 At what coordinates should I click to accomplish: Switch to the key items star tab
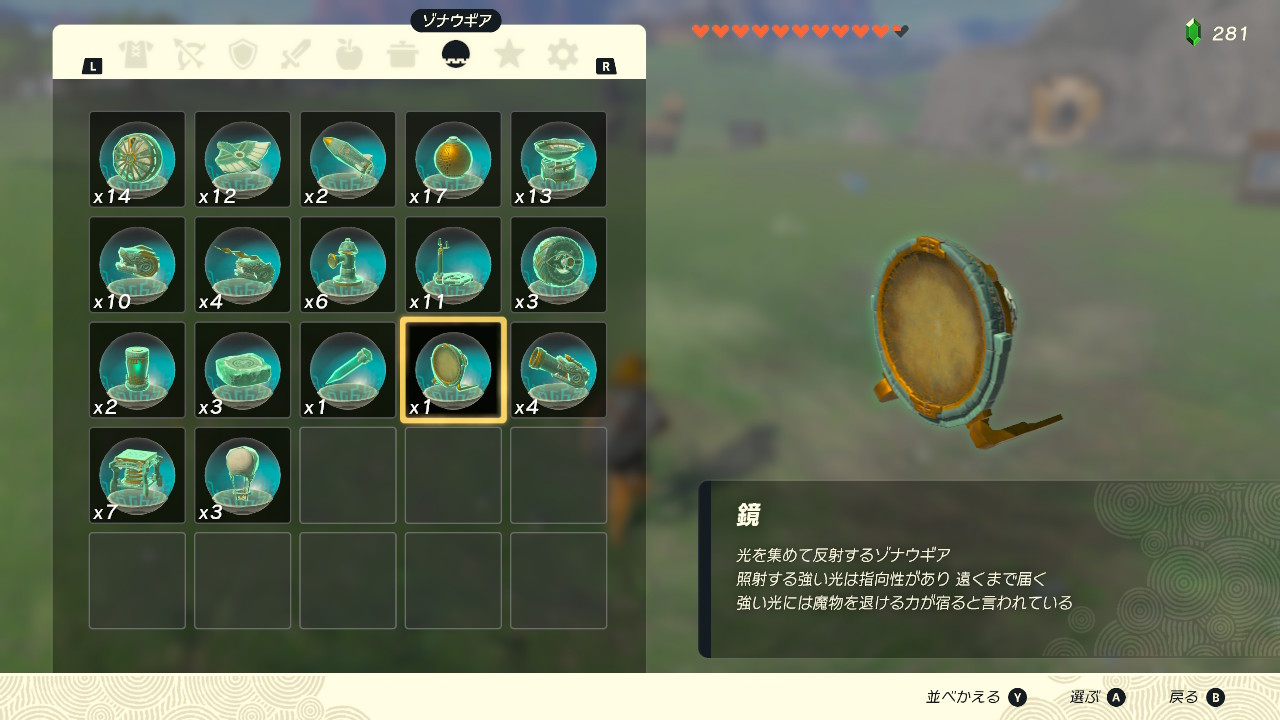point(510,56)
